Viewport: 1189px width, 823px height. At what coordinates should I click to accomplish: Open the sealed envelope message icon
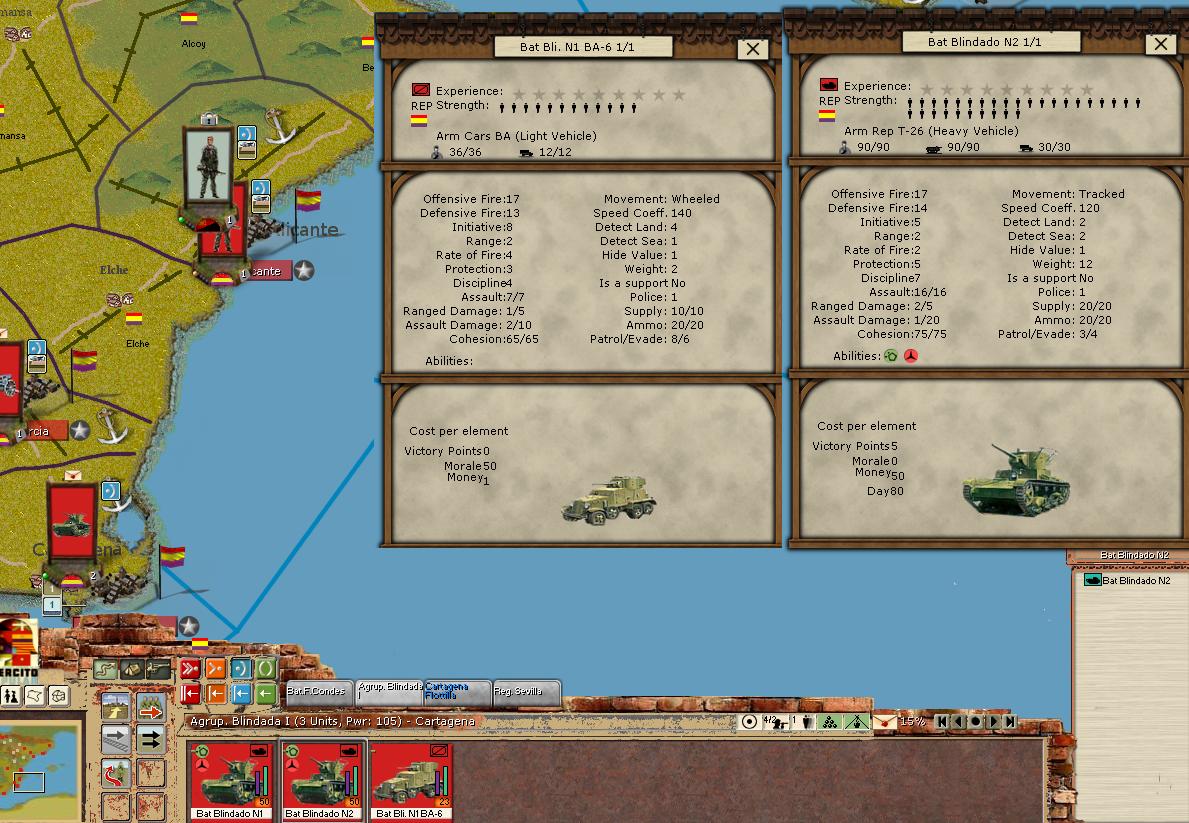[x=884, y=721]
